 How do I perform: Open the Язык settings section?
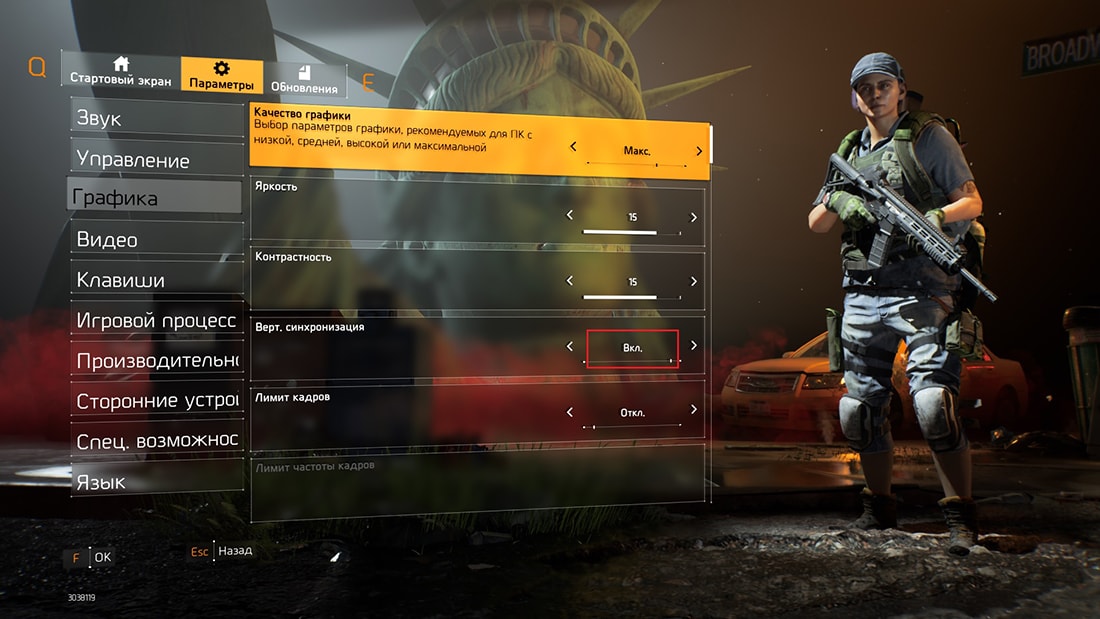(155, 482)
